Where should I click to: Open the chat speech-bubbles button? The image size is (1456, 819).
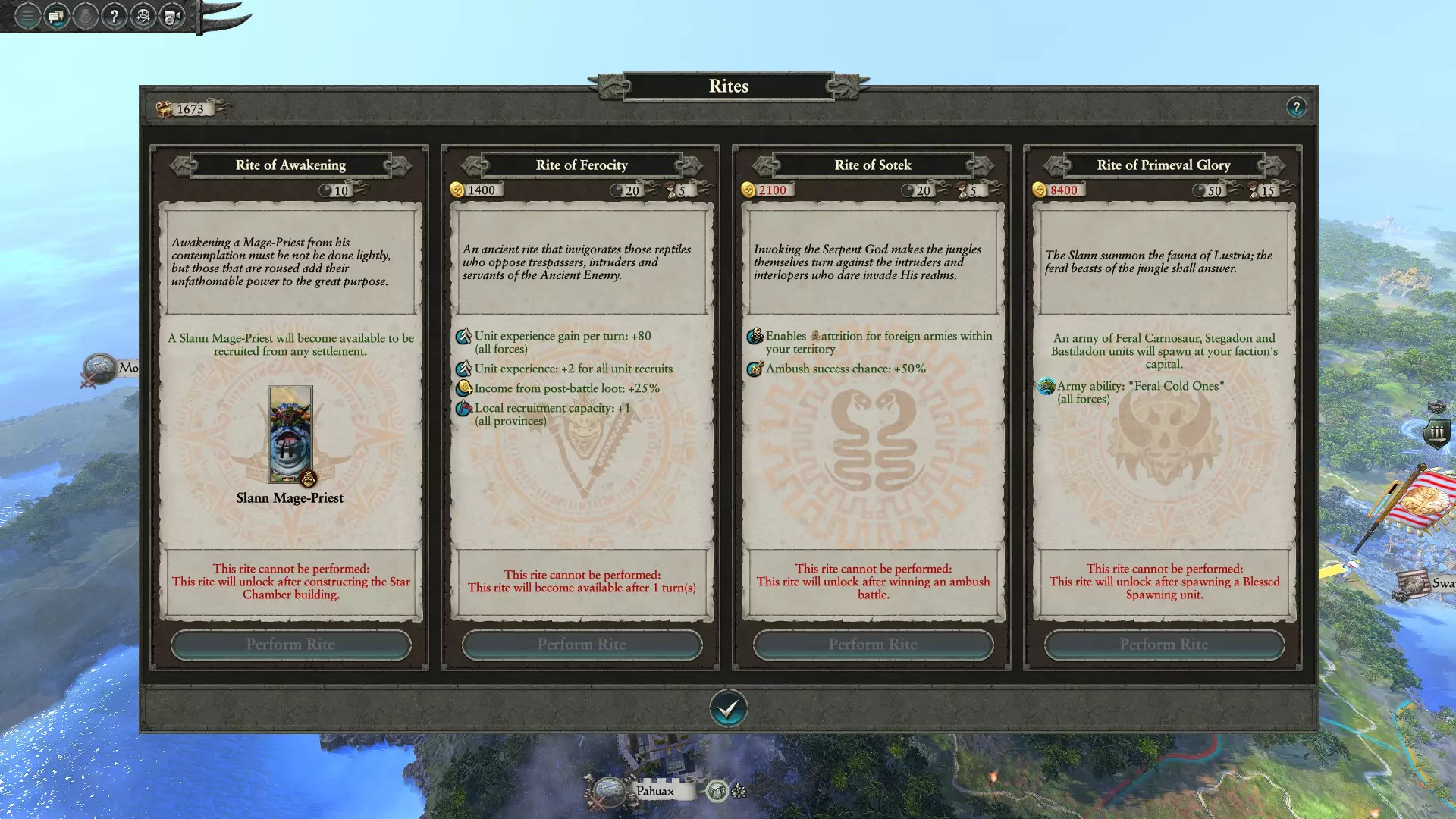click(56, 16)
